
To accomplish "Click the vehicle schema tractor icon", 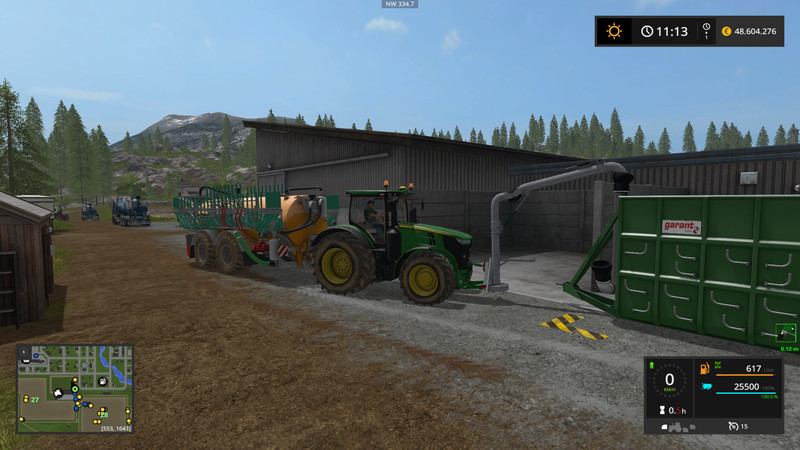I will point(676,426).
